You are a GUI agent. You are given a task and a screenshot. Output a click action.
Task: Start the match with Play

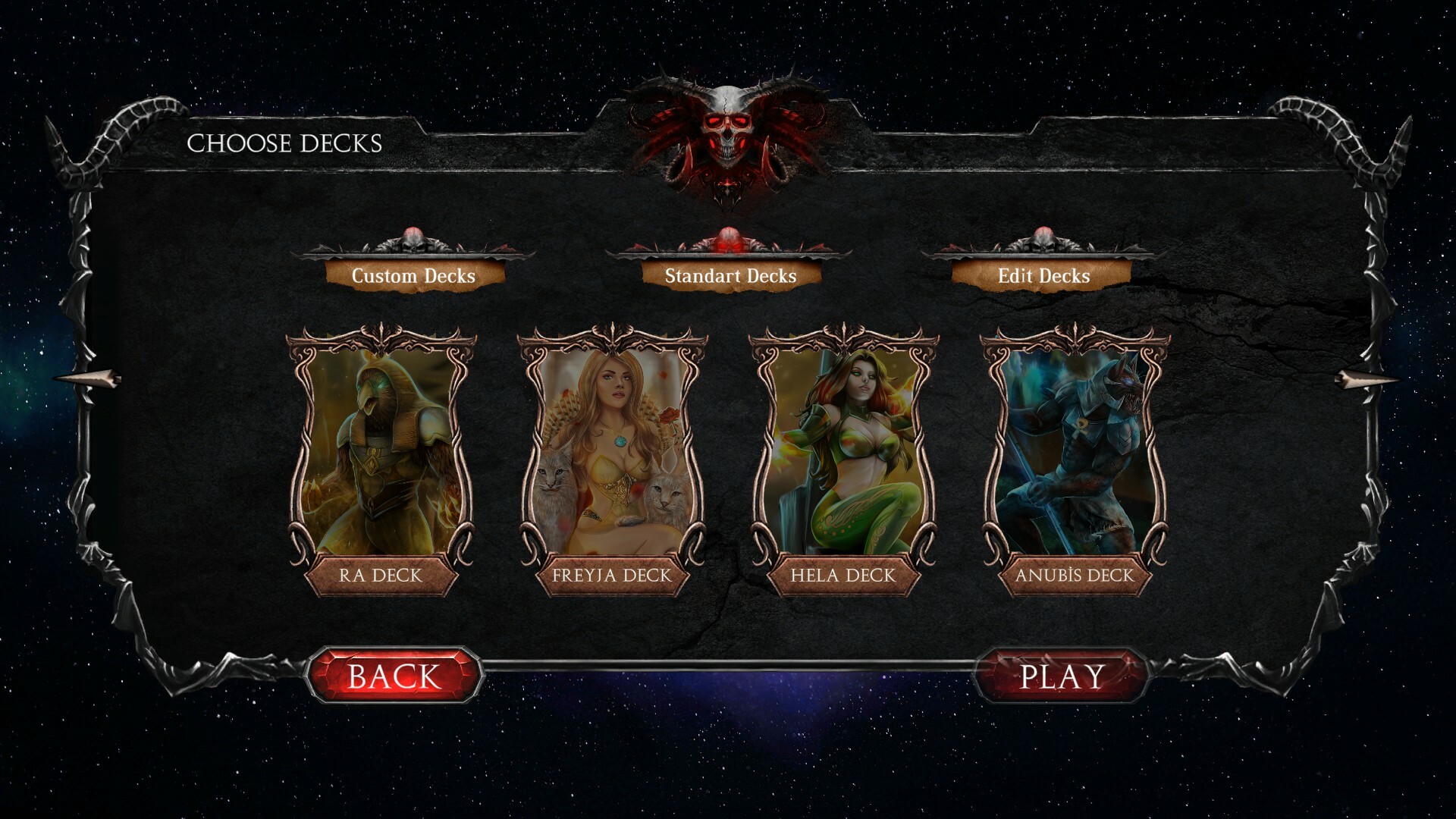pos(1061,676)
